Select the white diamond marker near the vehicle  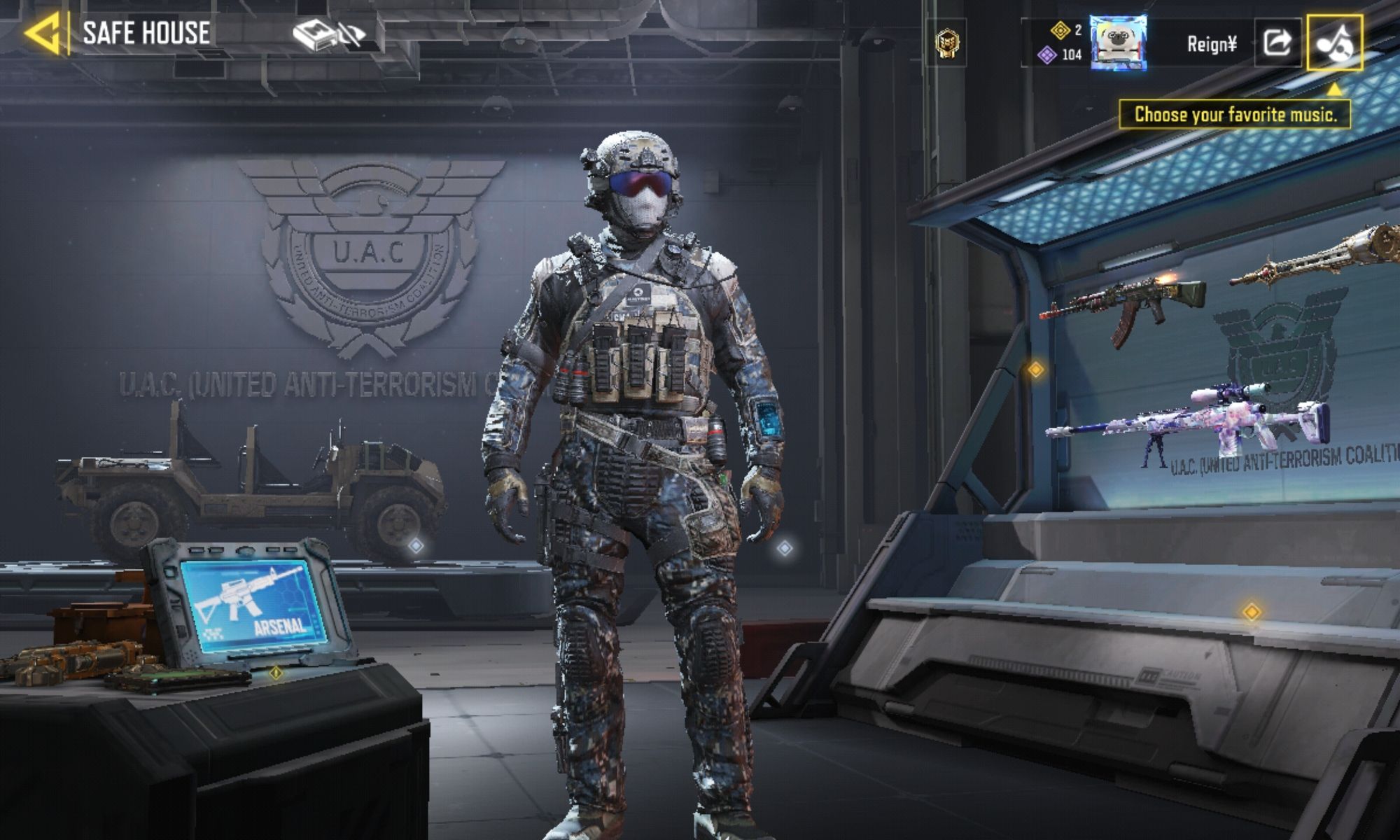(x=416, y=545)
